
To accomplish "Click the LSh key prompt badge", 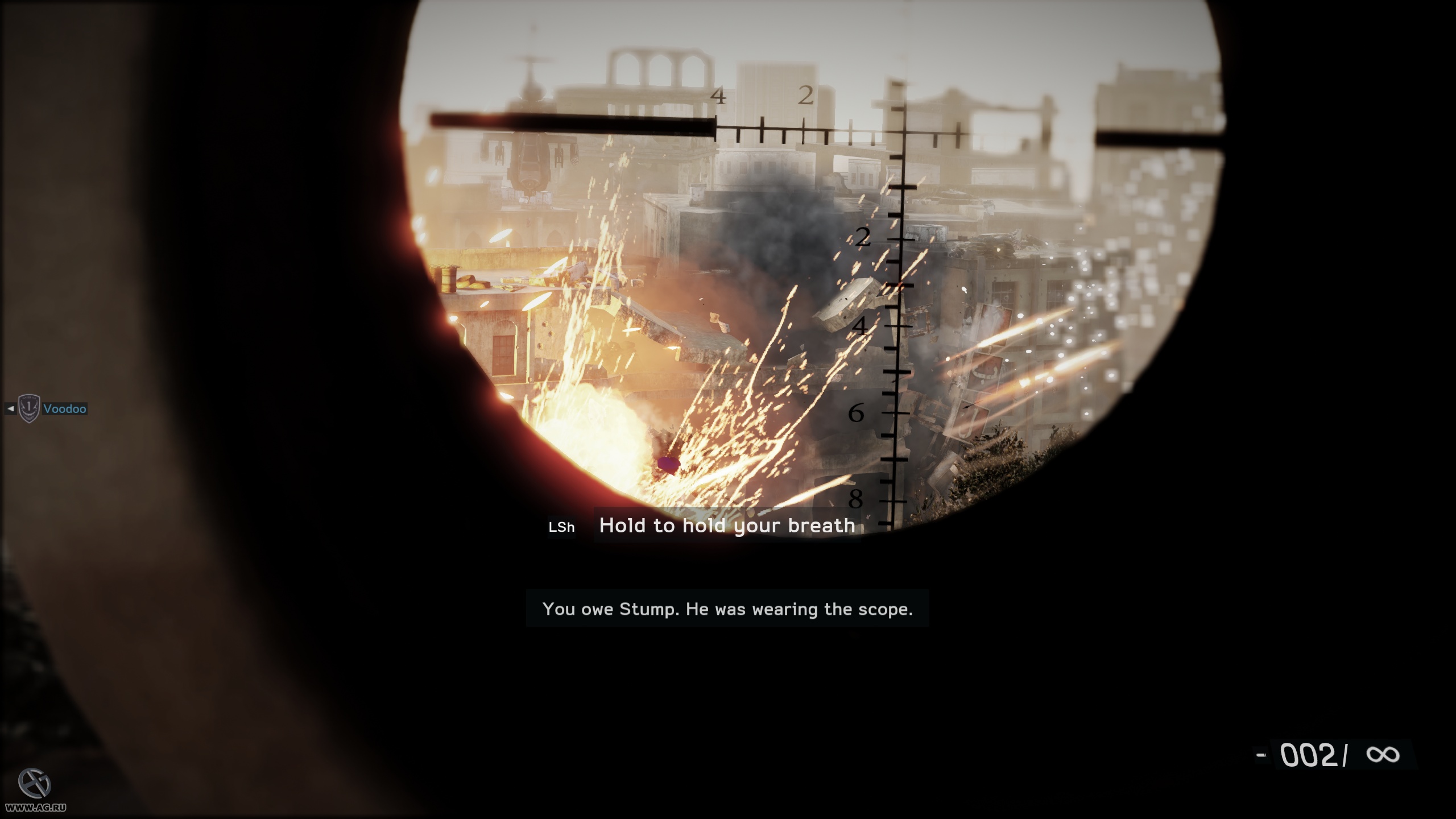I will 561,527.
